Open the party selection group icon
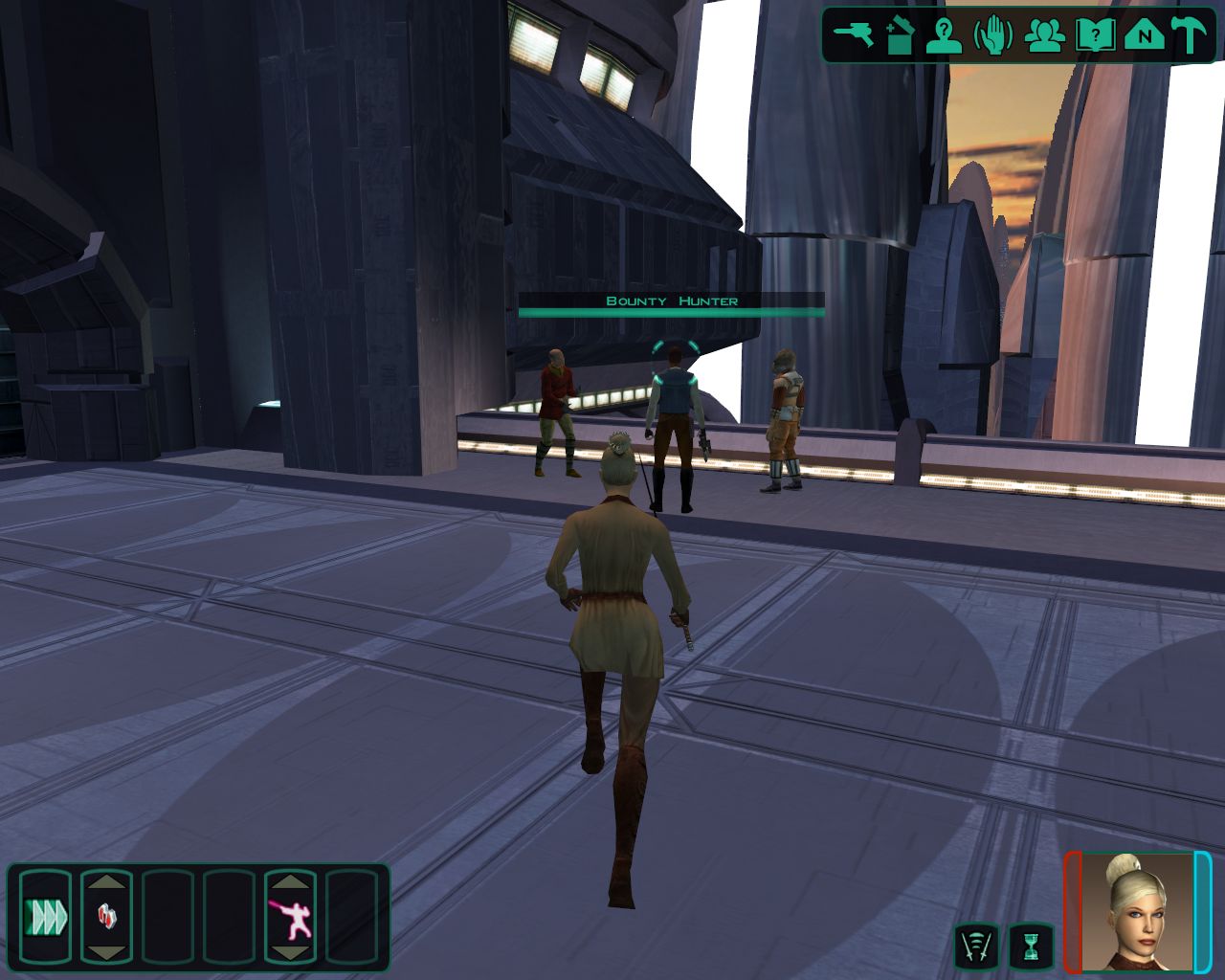 (1044, 35)
